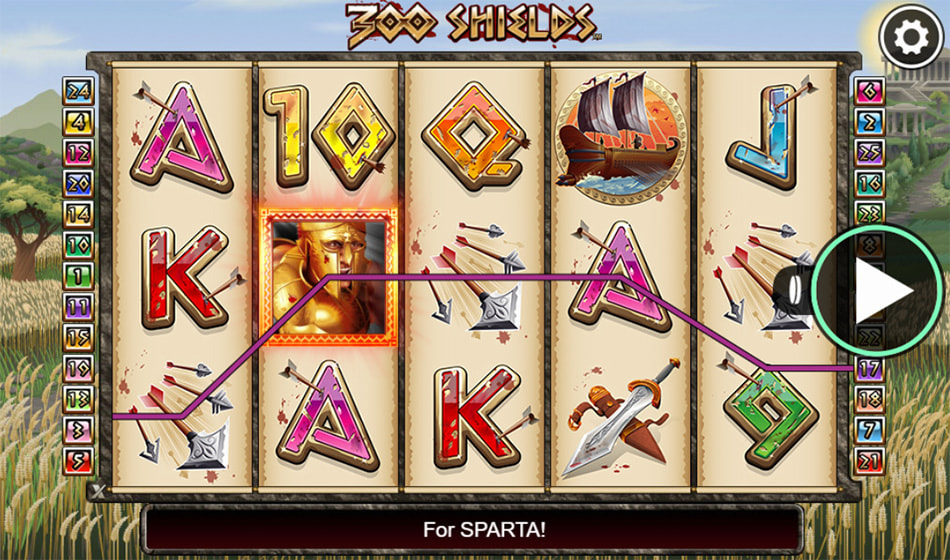
Task: Highlight payline 18 indicator
Action: (870, 400)
